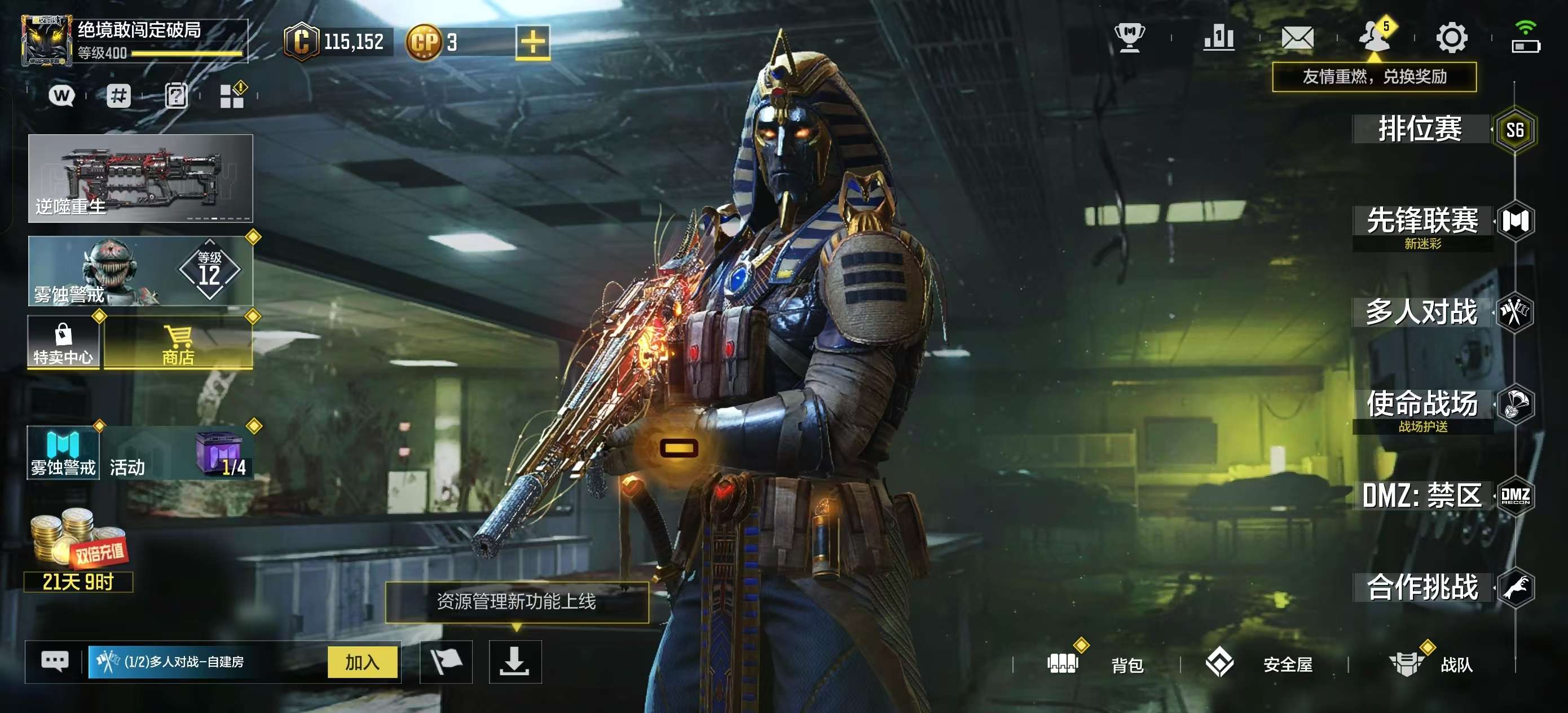
Task: Open the gear settings icon
Action: tap(1452, 38)
